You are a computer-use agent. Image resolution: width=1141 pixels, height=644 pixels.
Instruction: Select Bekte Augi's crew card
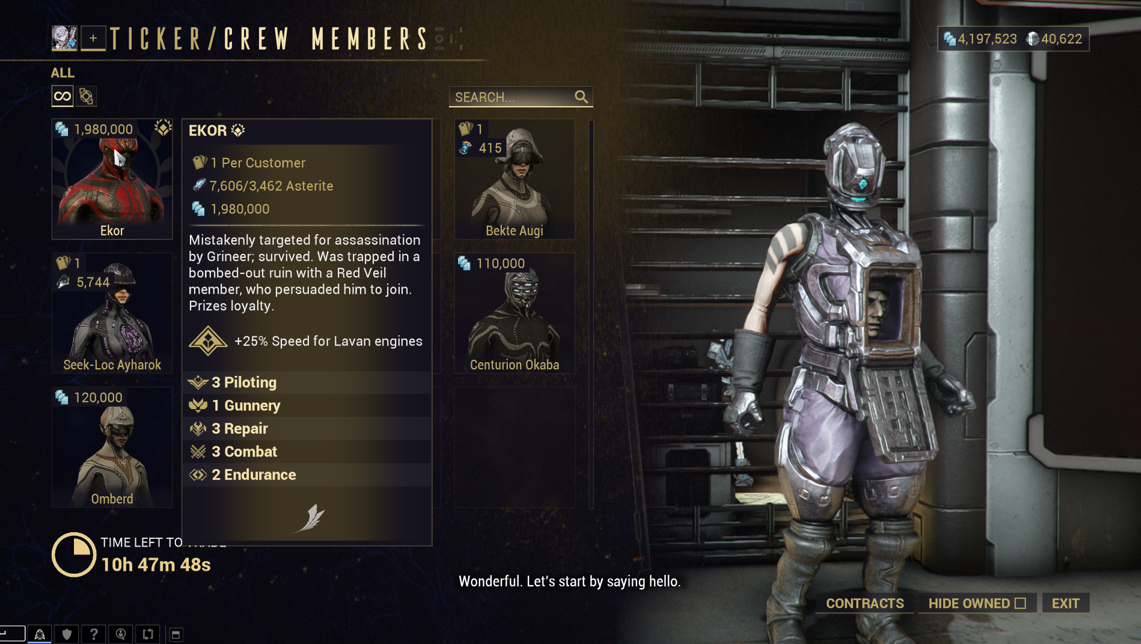click(x=514, y=180)
